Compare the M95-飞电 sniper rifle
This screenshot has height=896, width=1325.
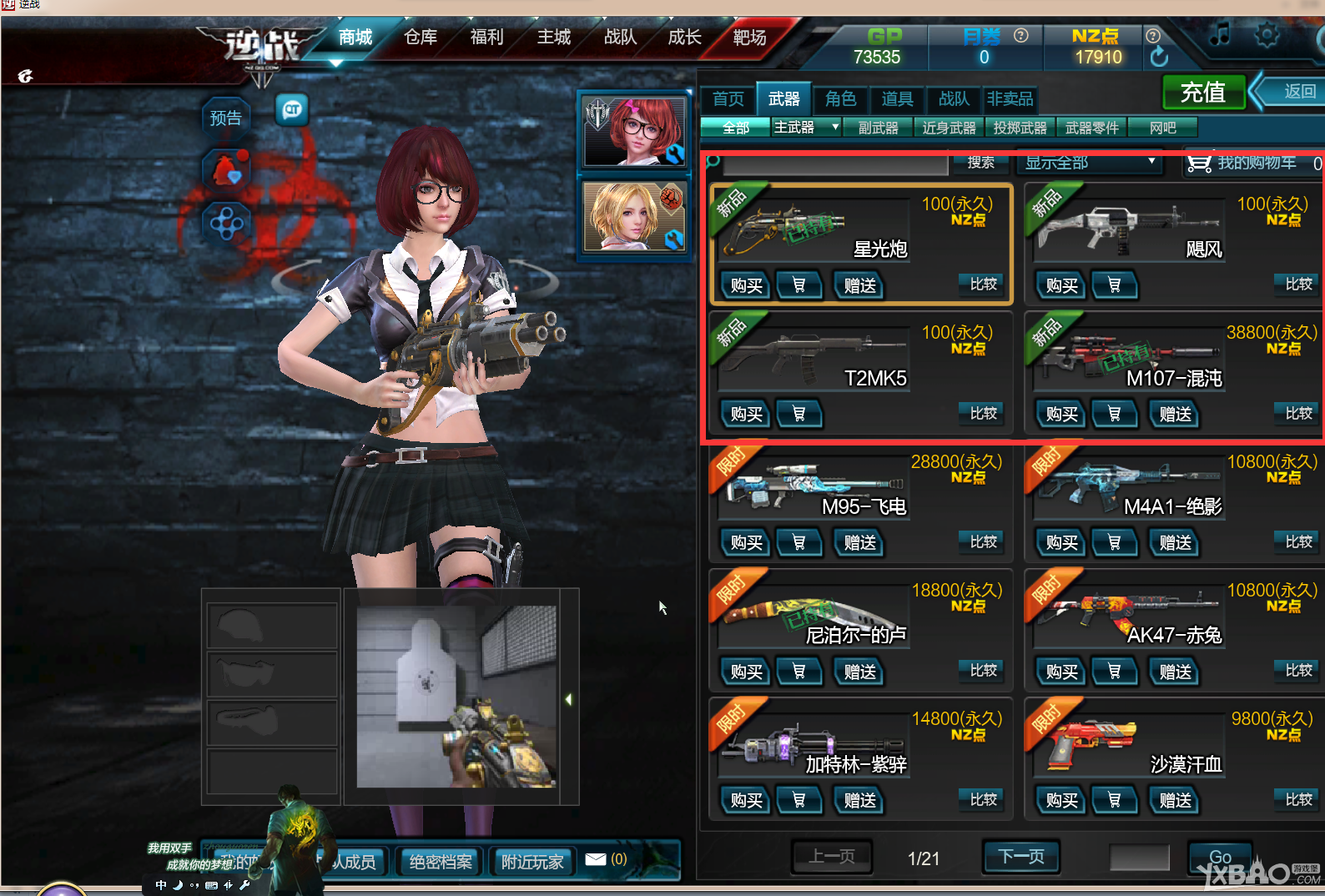point(983,542)
